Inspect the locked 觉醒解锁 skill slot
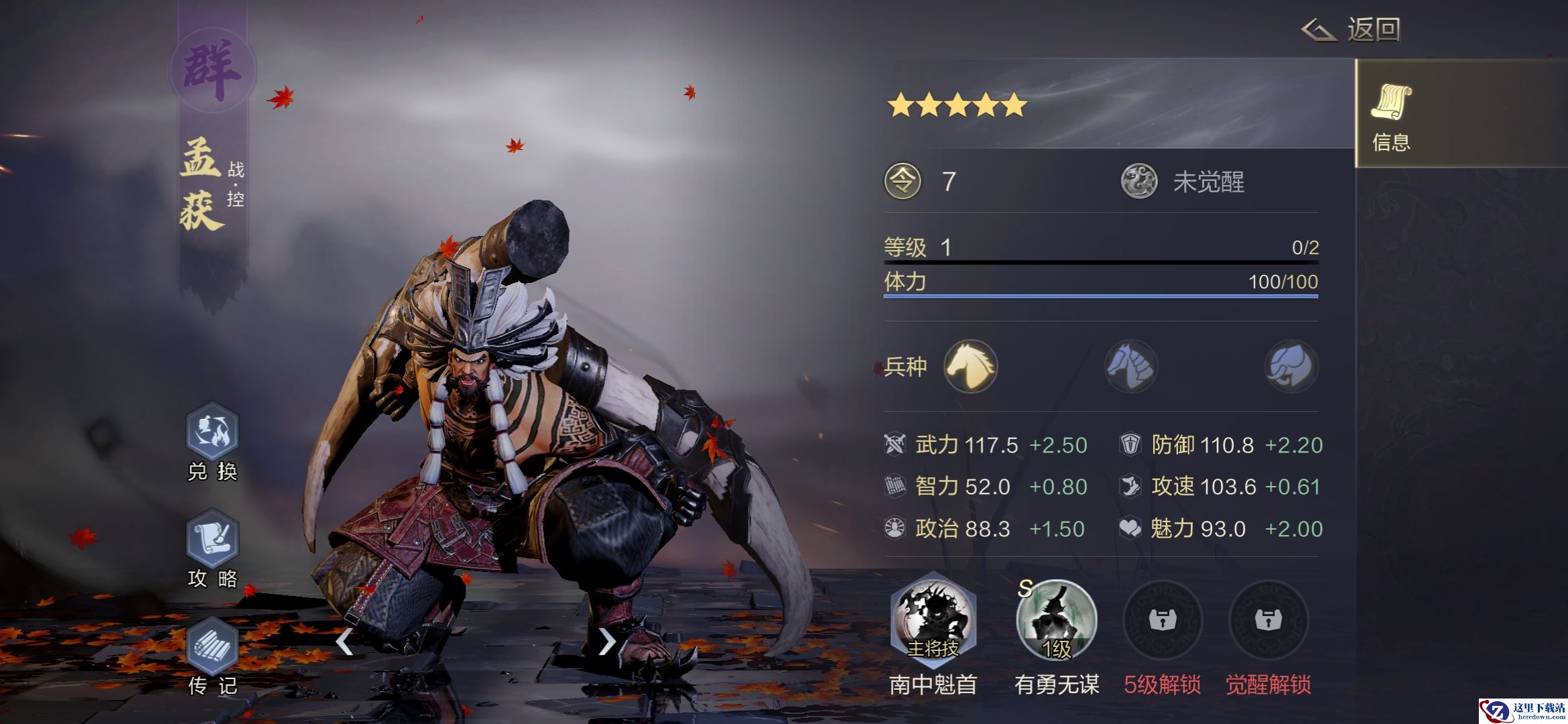 point(1268,621)
